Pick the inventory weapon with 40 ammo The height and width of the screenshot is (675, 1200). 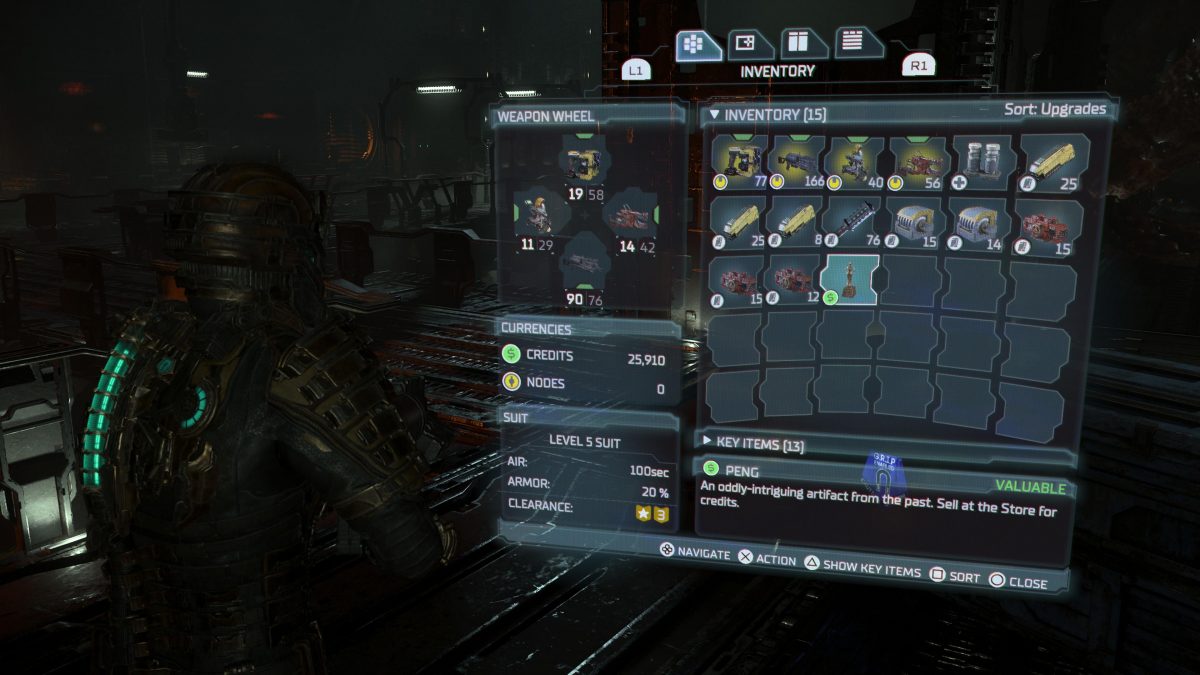click(855, 162)
